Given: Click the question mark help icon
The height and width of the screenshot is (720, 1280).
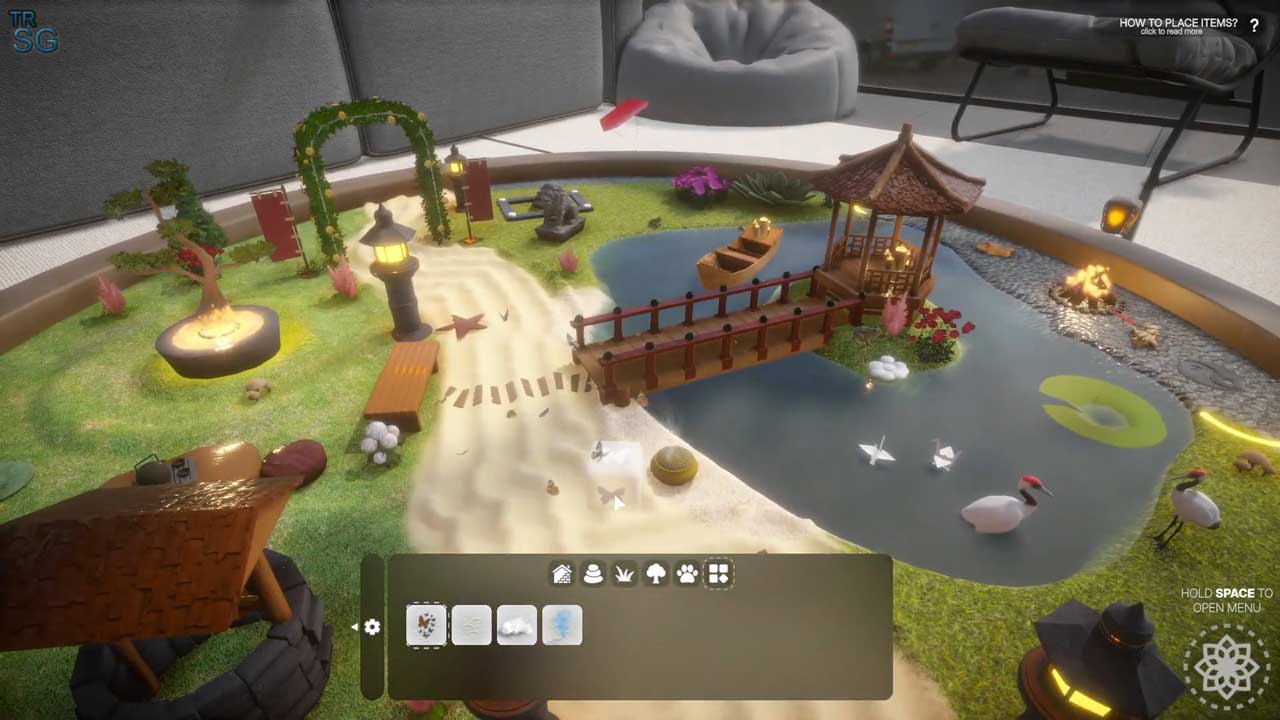Looking at the screenshot, I should pyautogui.click(x=1255, y=26).
